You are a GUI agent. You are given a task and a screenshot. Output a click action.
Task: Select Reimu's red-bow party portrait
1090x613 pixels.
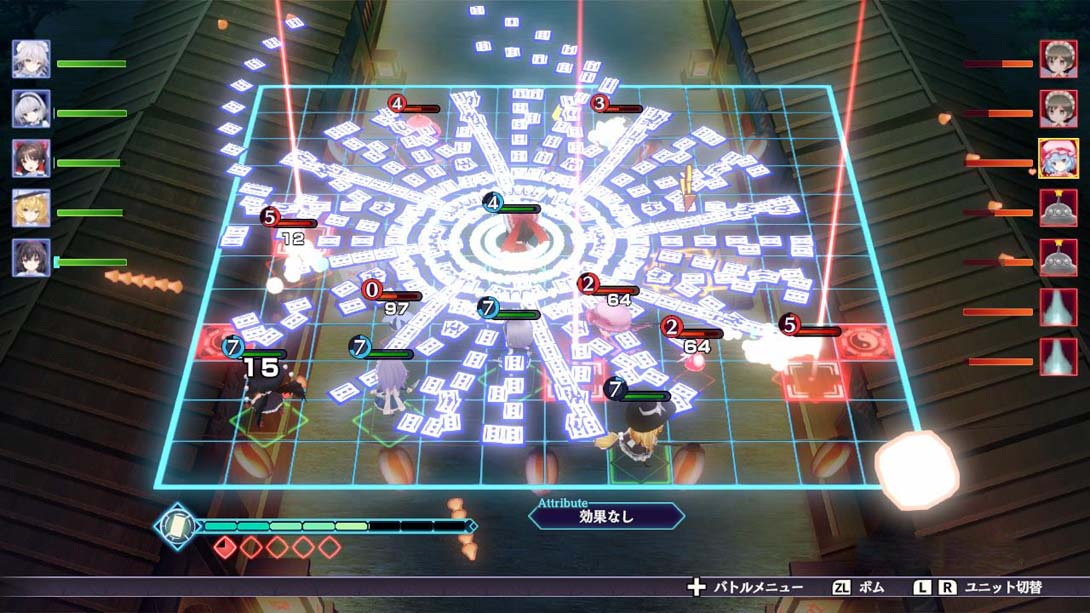click(x=31, y=158)
